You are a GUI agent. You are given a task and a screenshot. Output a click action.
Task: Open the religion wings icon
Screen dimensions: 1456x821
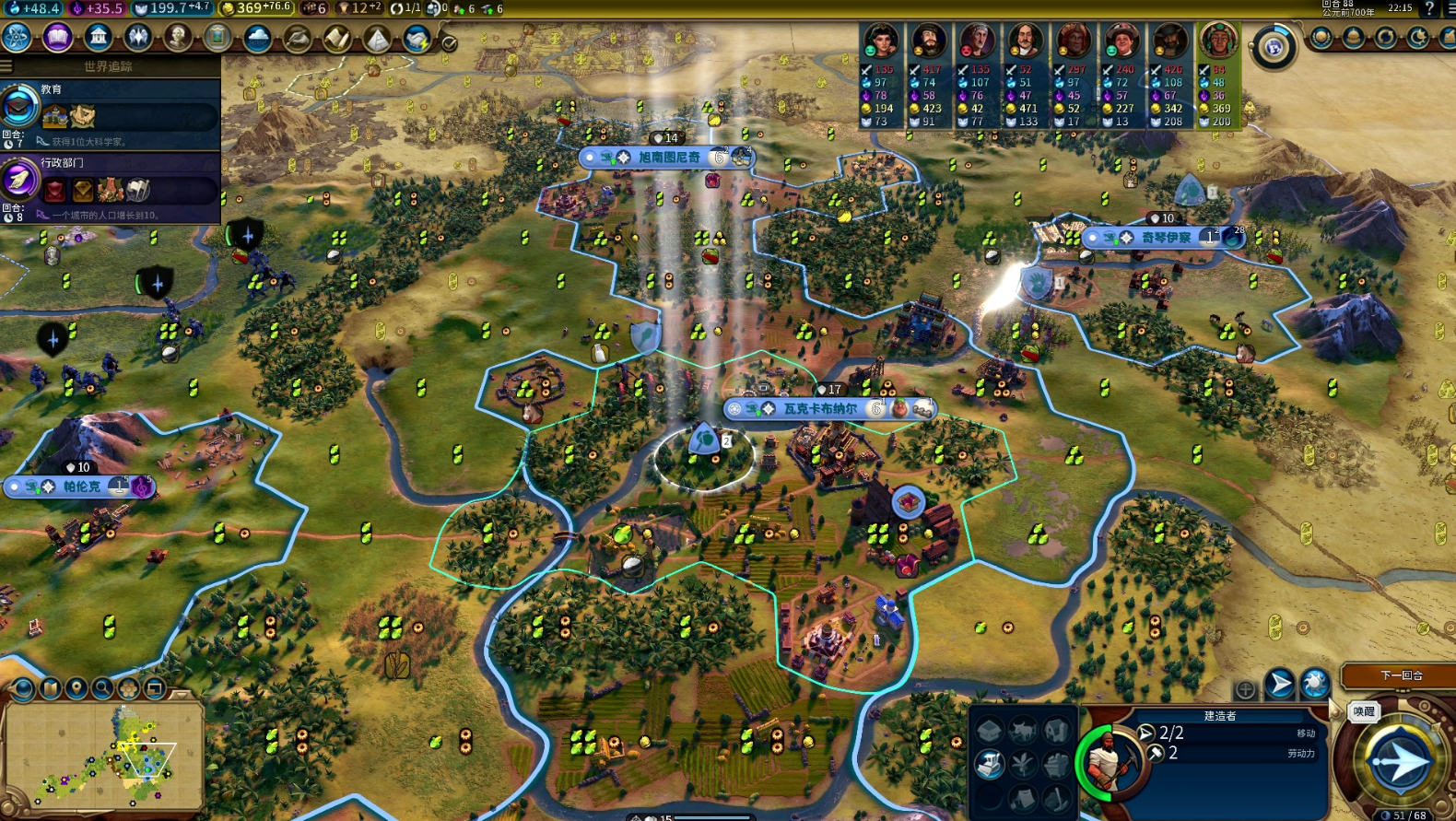pos(138,38)
